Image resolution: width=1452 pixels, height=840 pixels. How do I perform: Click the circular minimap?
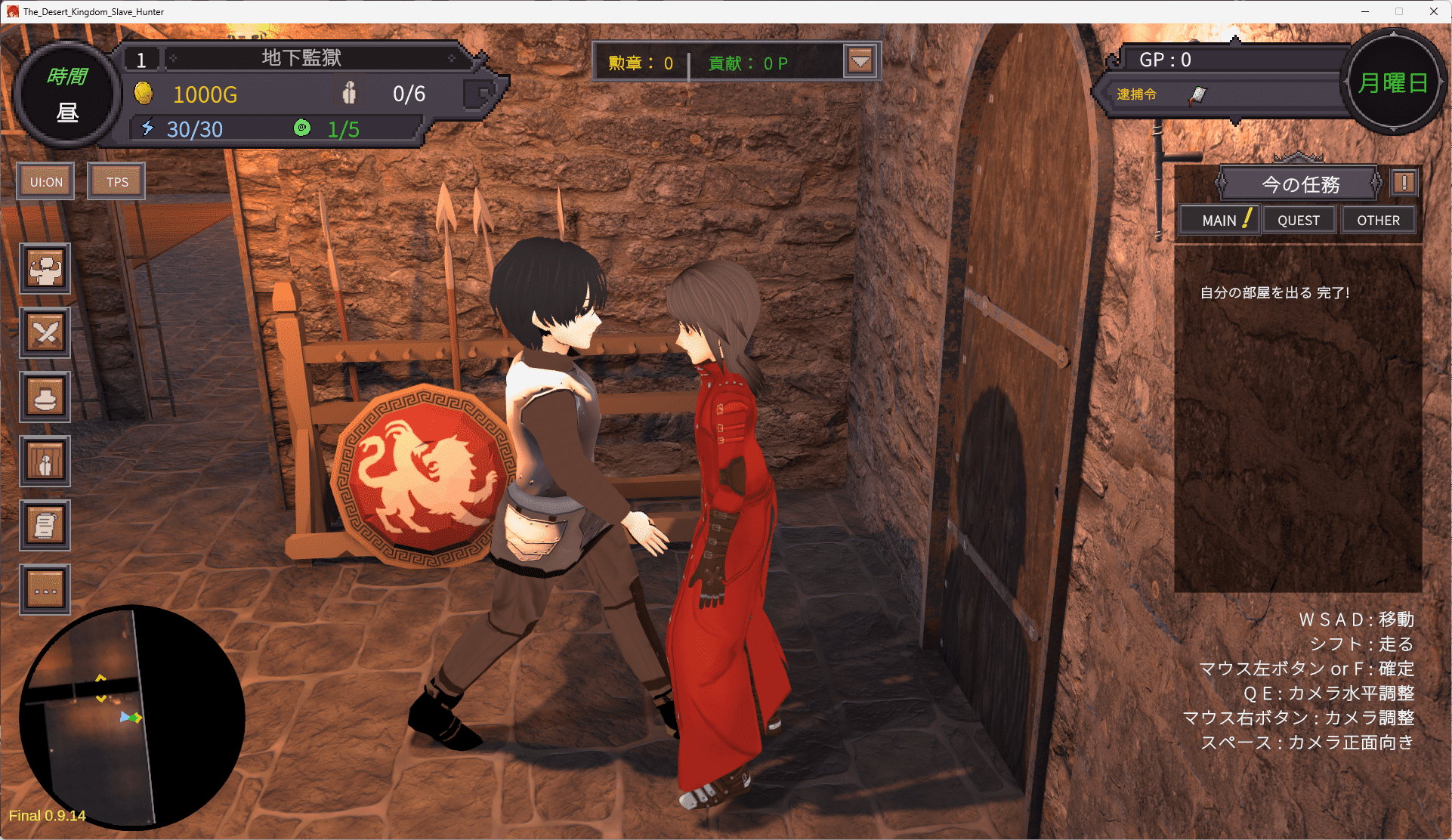click(x=132, y=718)
